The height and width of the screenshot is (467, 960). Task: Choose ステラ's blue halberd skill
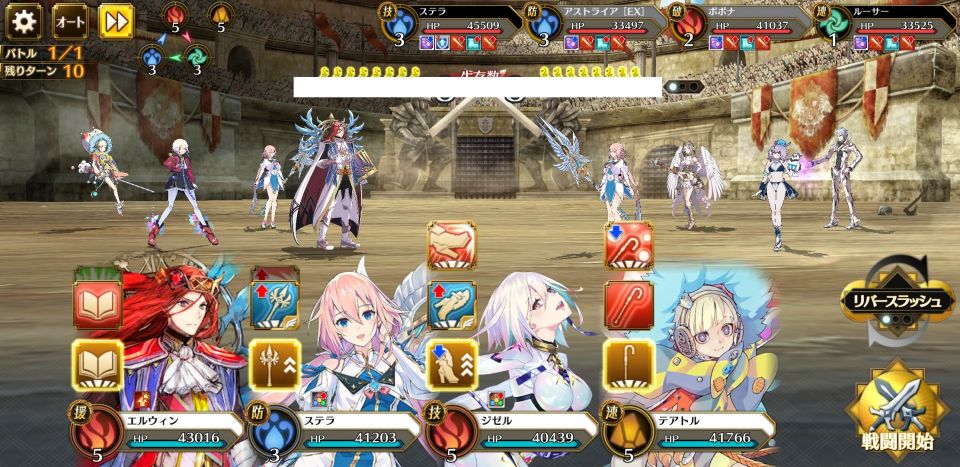tap(275, 305)
